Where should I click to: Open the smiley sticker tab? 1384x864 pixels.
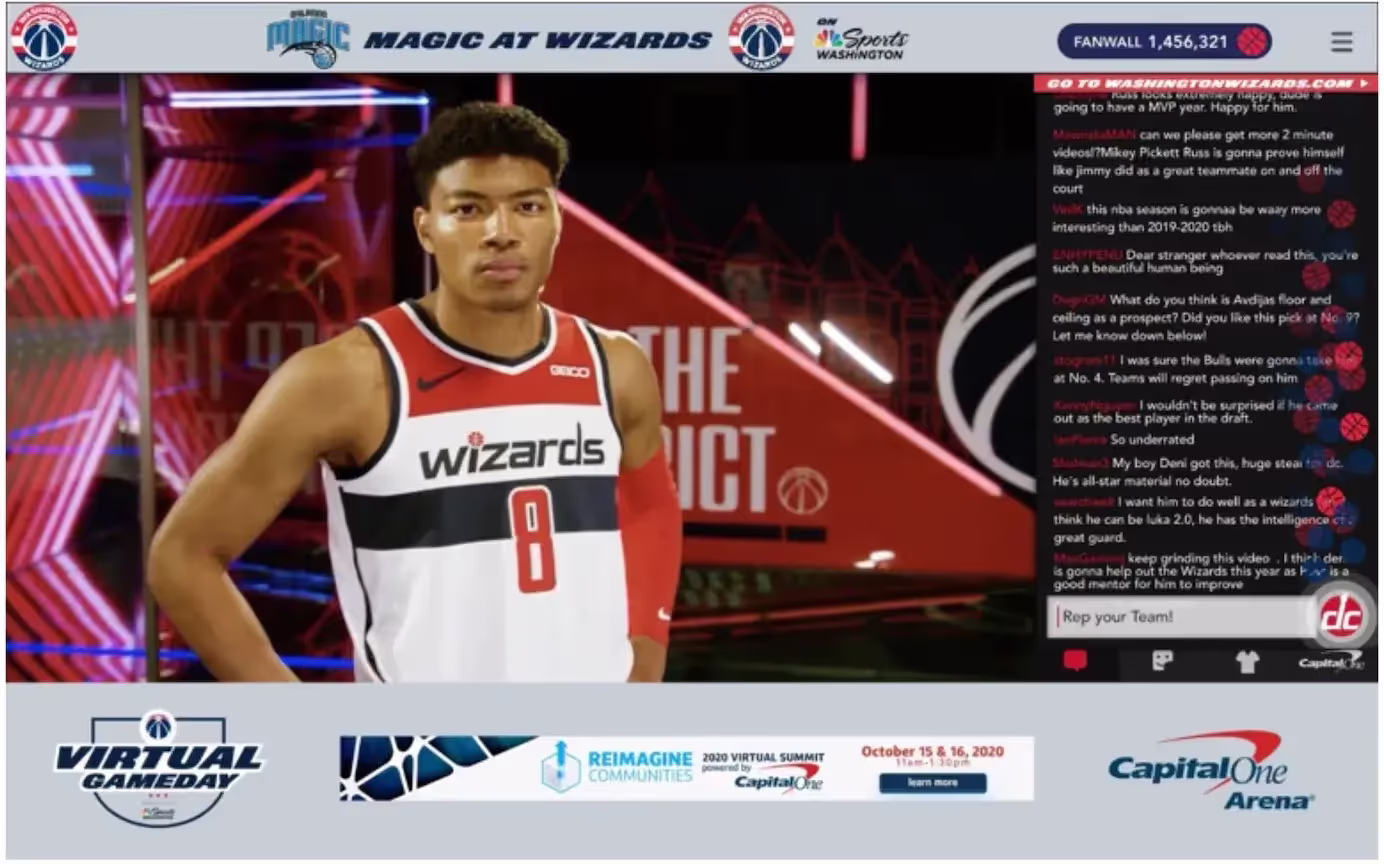pos(1162,661)
